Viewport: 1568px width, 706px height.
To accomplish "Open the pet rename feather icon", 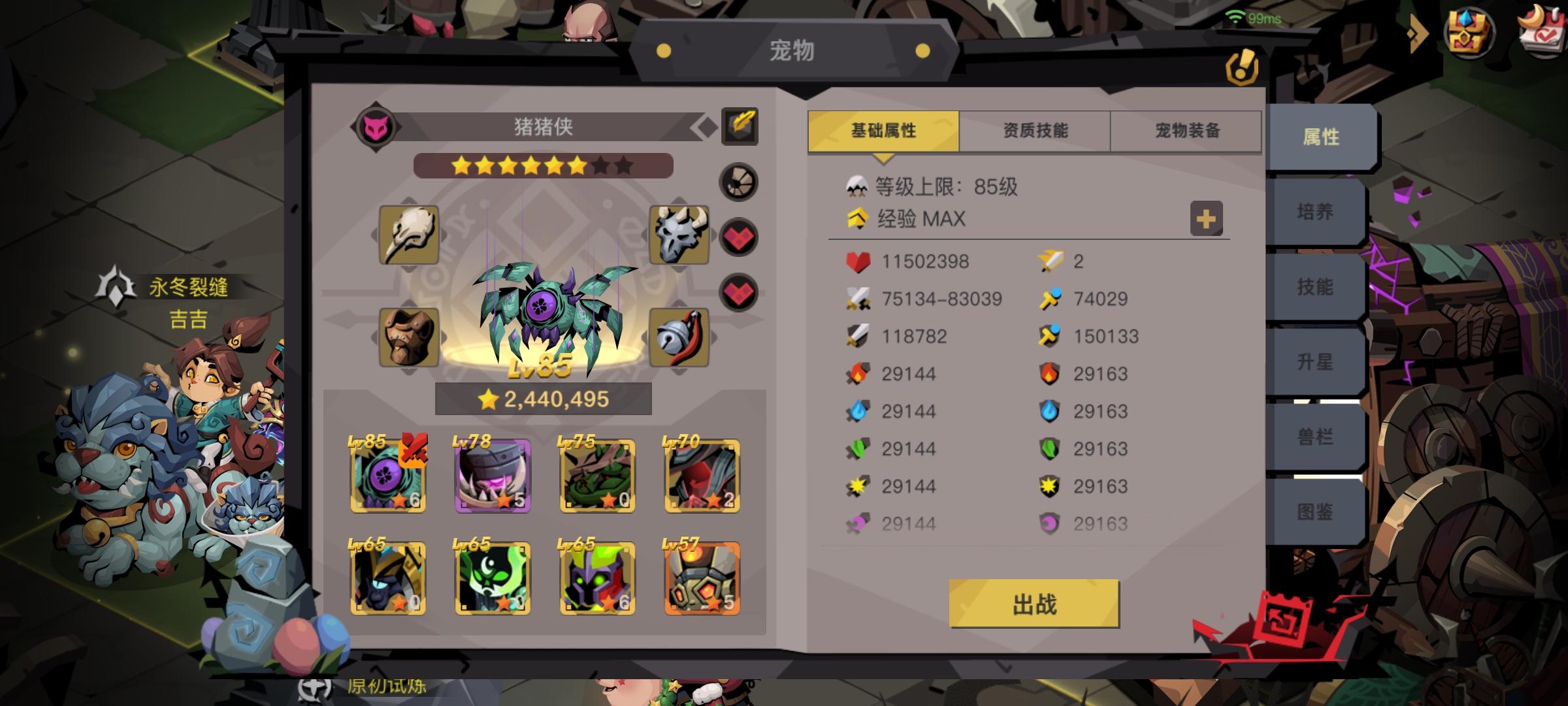I will 738,126.
